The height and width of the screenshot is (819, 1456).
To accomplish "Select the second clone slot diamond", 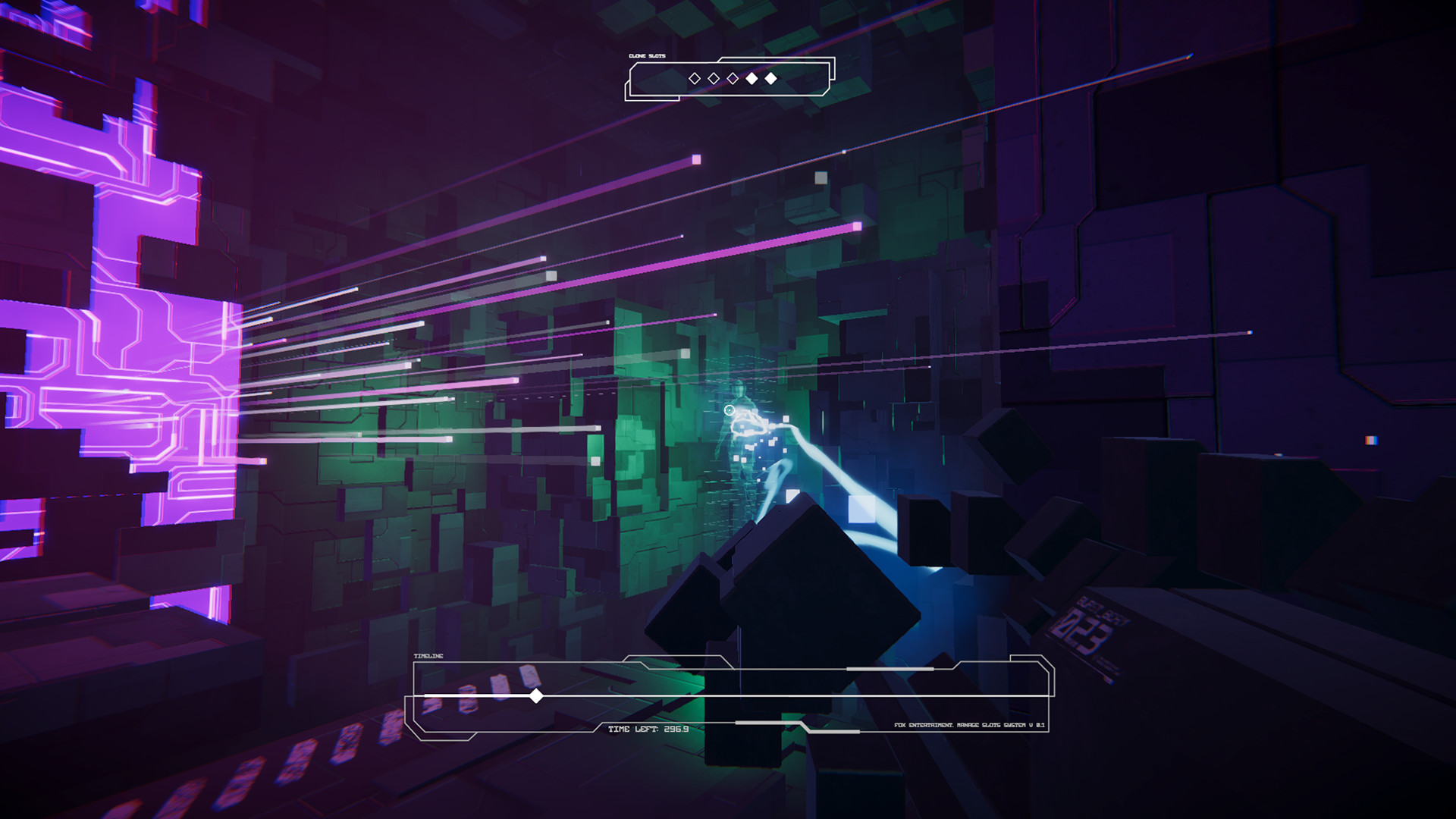I will (714, 78).
